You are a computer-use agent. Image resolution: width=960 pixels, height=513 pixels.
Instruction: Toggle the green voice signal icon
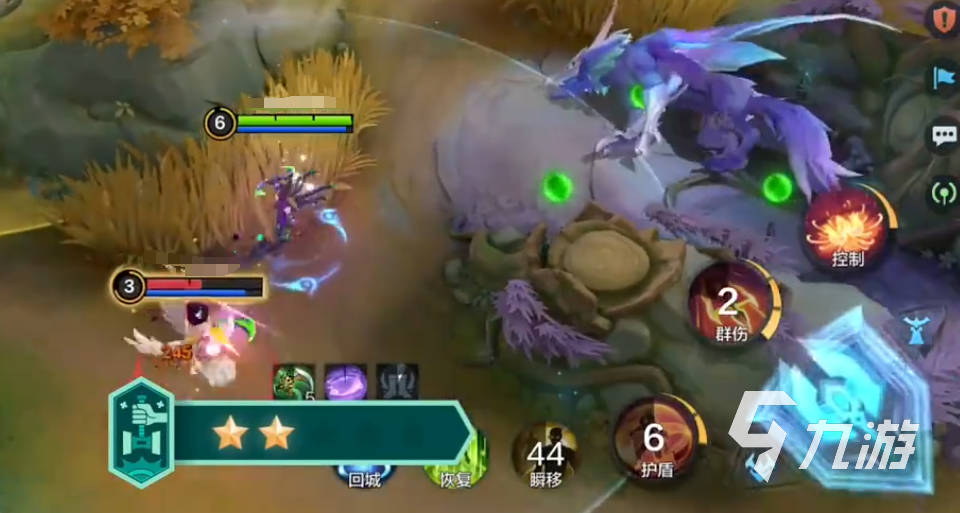point(943,192)
